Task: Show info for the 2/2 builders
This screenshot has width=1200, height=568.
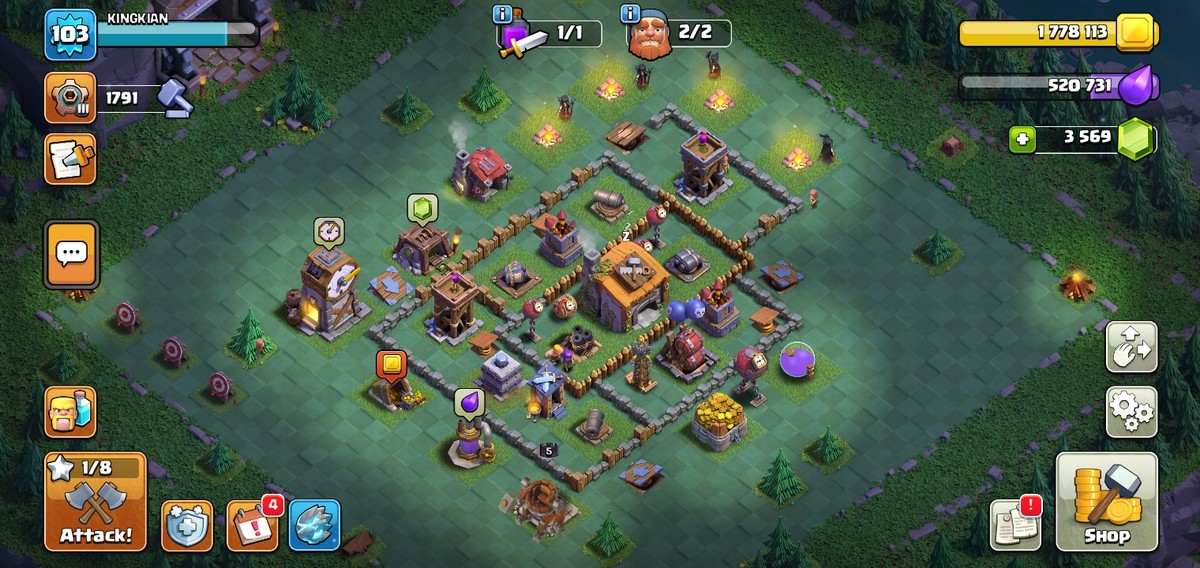Action: (630, 14)
